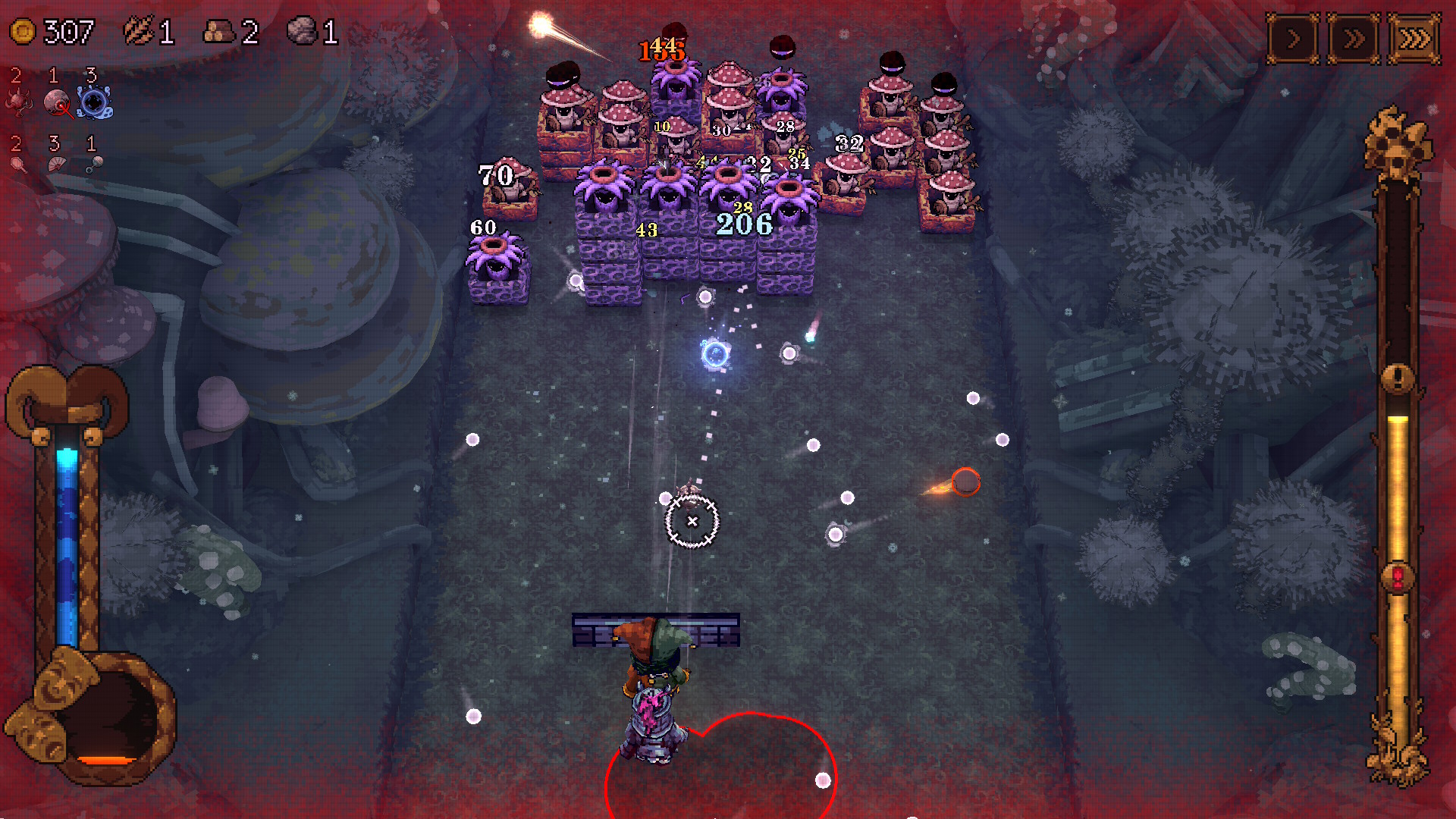This screenshot has width=1456, height=819.
Task: Select the blue black-hole ball icon
Action: pos(96,102)
